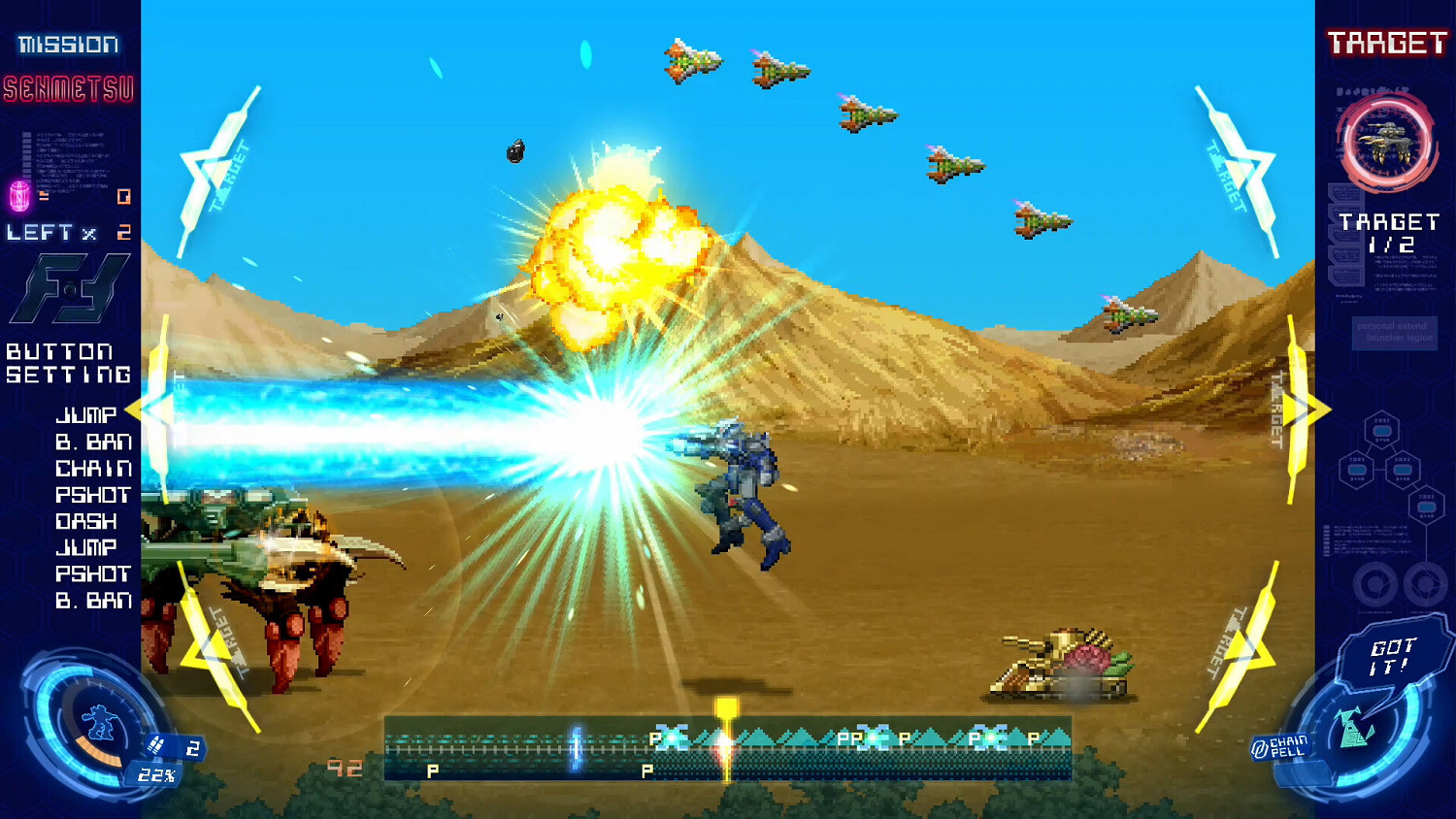Switch to the TARGET panel
This screenshot has height=819, width=1456.
(x=1388, y=44)
